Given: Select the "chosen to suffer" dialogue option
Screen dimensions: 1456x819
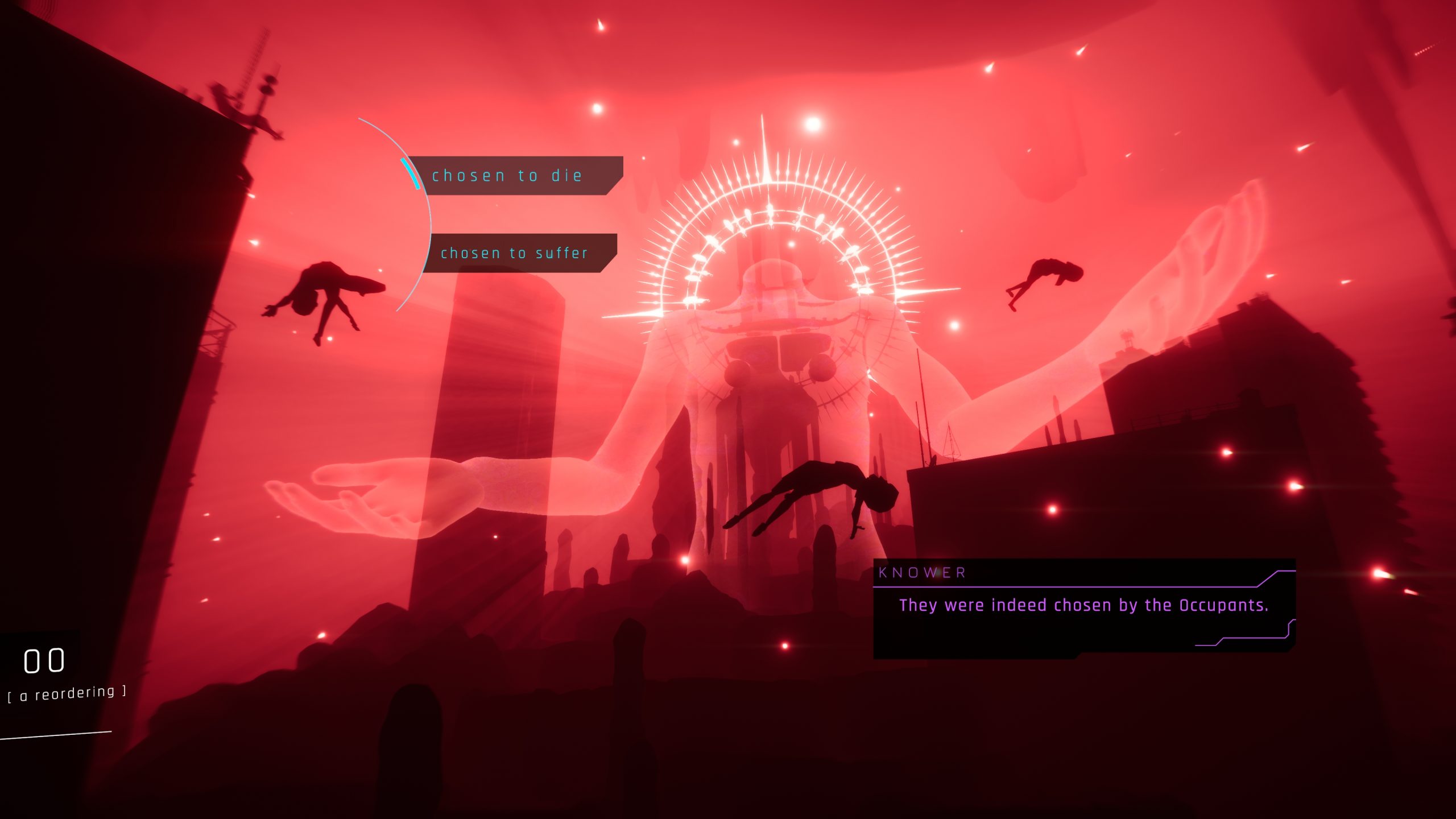Looking at the screenshot, I should [514, 253].
